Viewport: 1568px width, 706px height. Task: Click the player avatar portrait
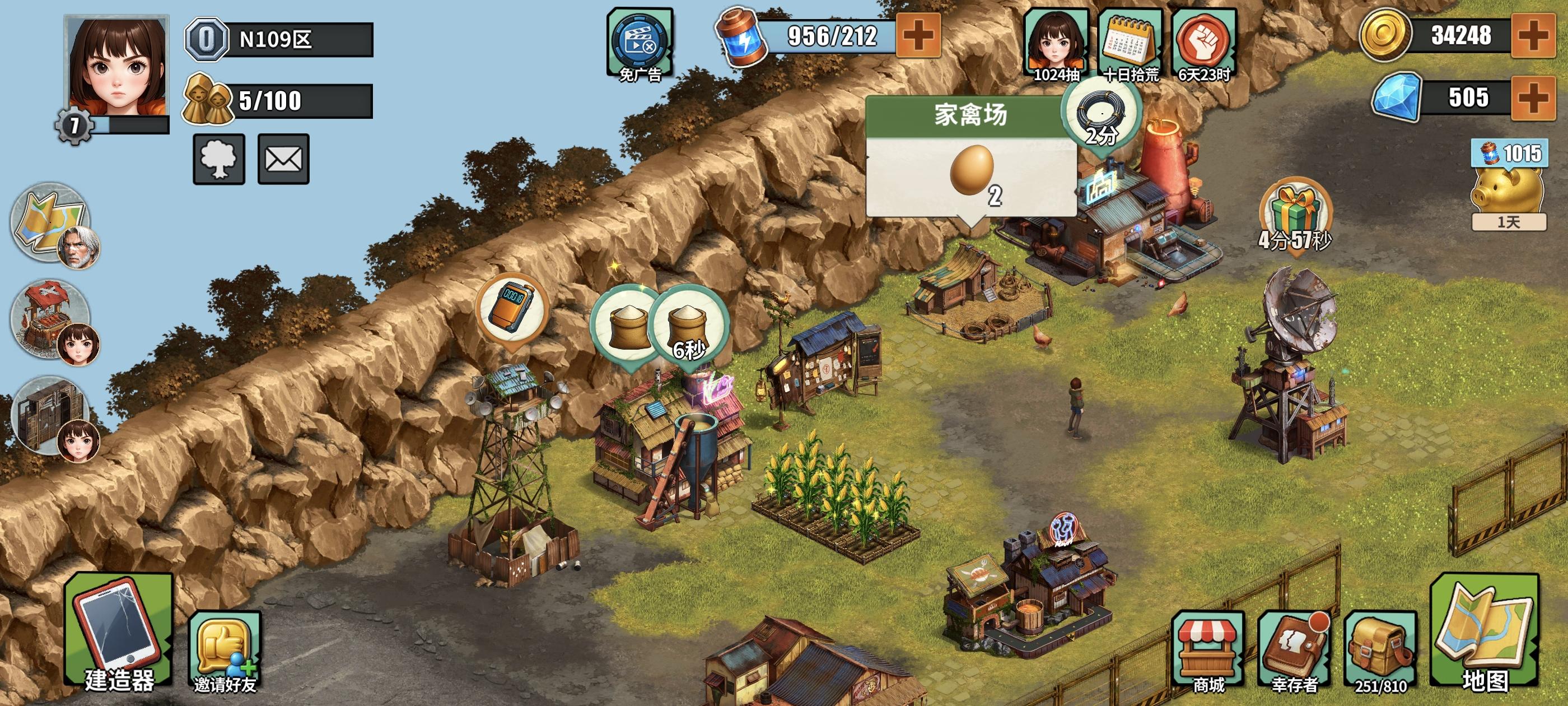pyautogui.click(x=116, y=67)
